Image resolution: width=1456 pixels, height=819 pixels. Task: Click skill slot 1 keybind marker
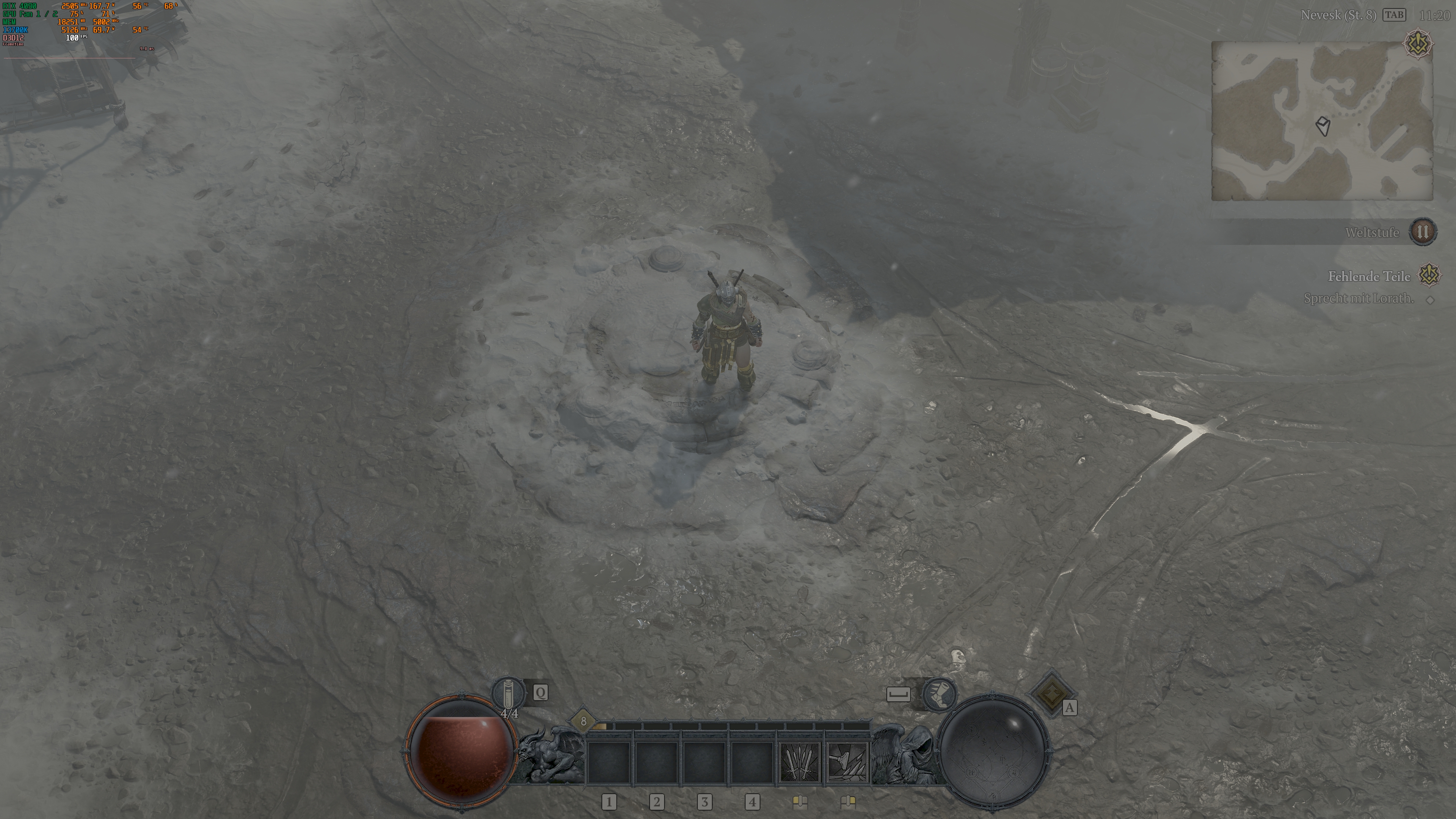point(610,802)
